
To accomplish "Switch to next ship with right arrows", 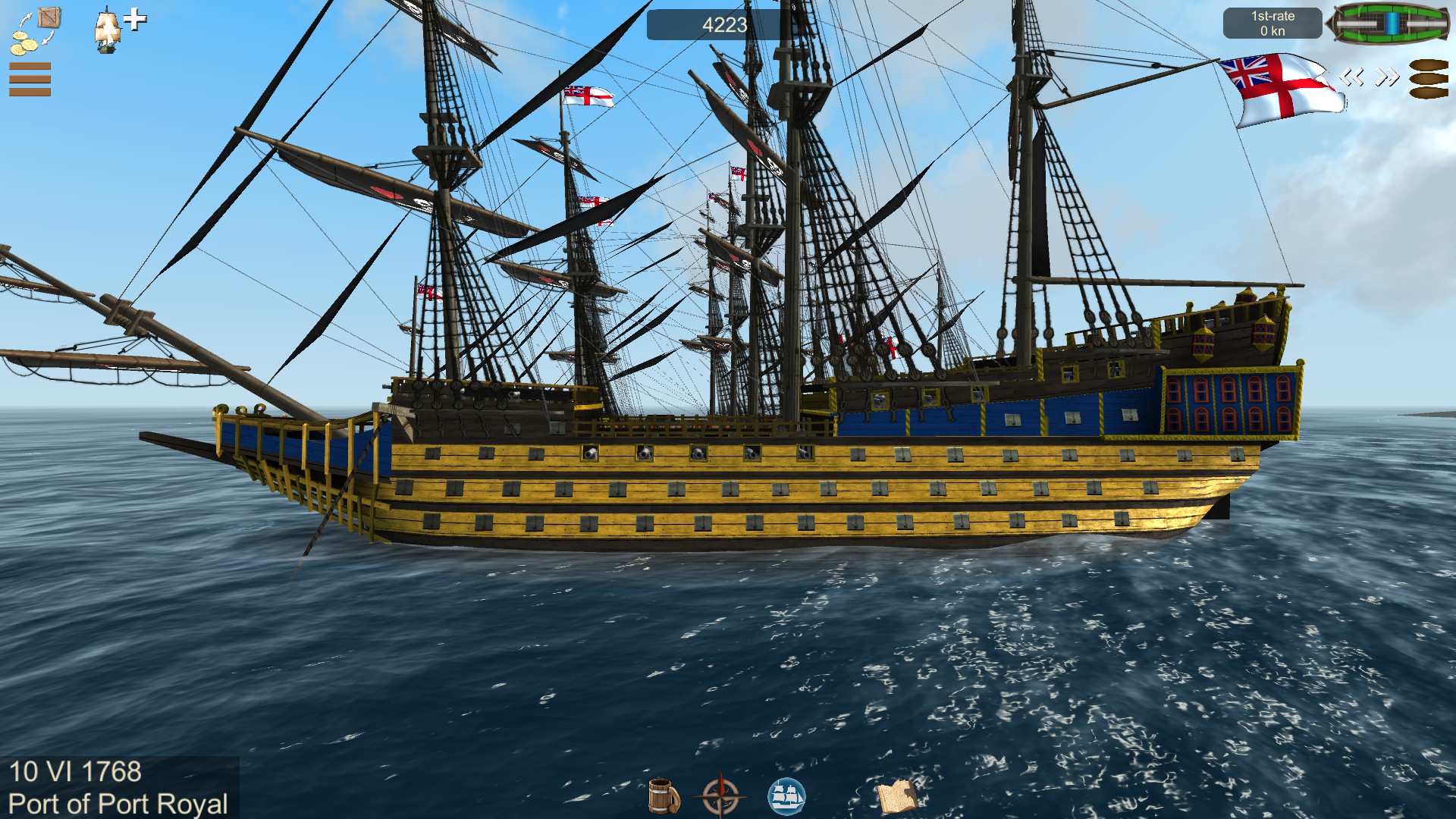I will tap(1388, 77).
